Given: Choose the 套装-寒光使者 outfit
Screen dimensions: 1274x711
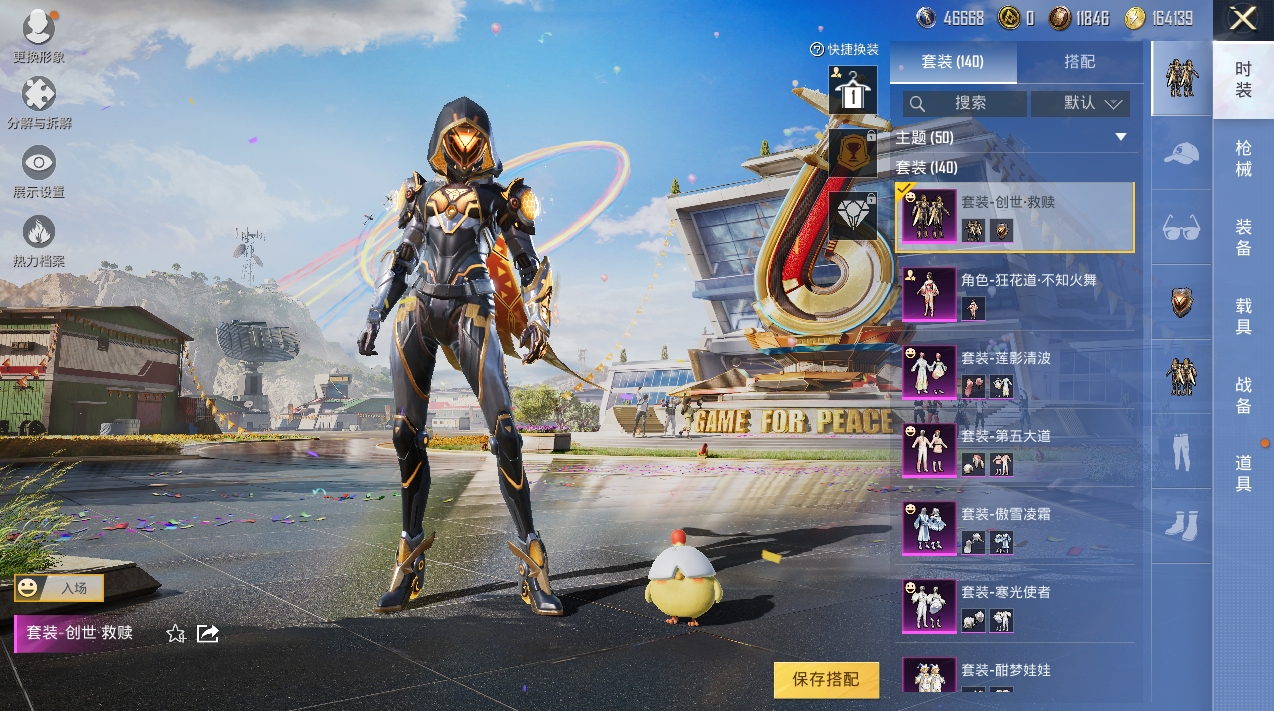Looking at the screenshot, I should (1015, 606).
